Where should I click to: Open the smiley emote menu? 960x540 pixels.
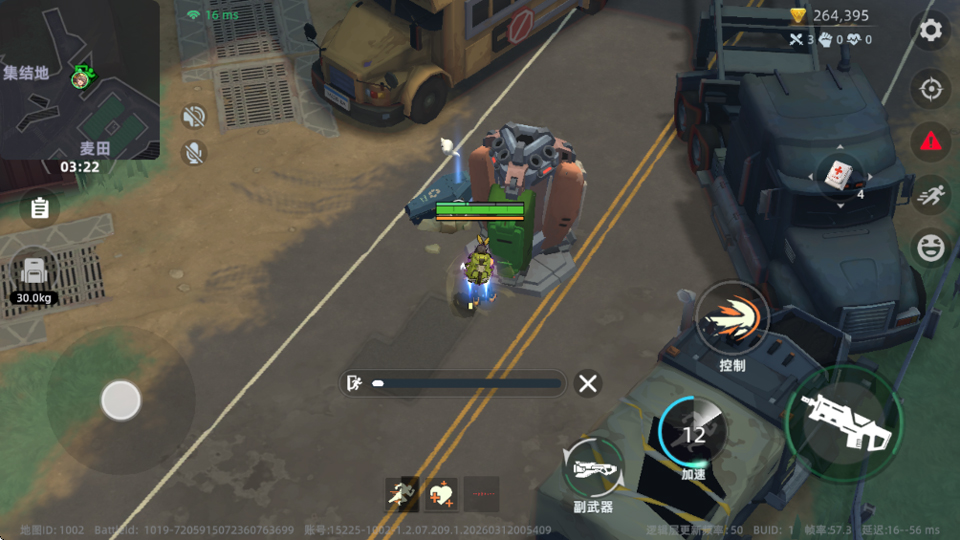tap(930, 246)
